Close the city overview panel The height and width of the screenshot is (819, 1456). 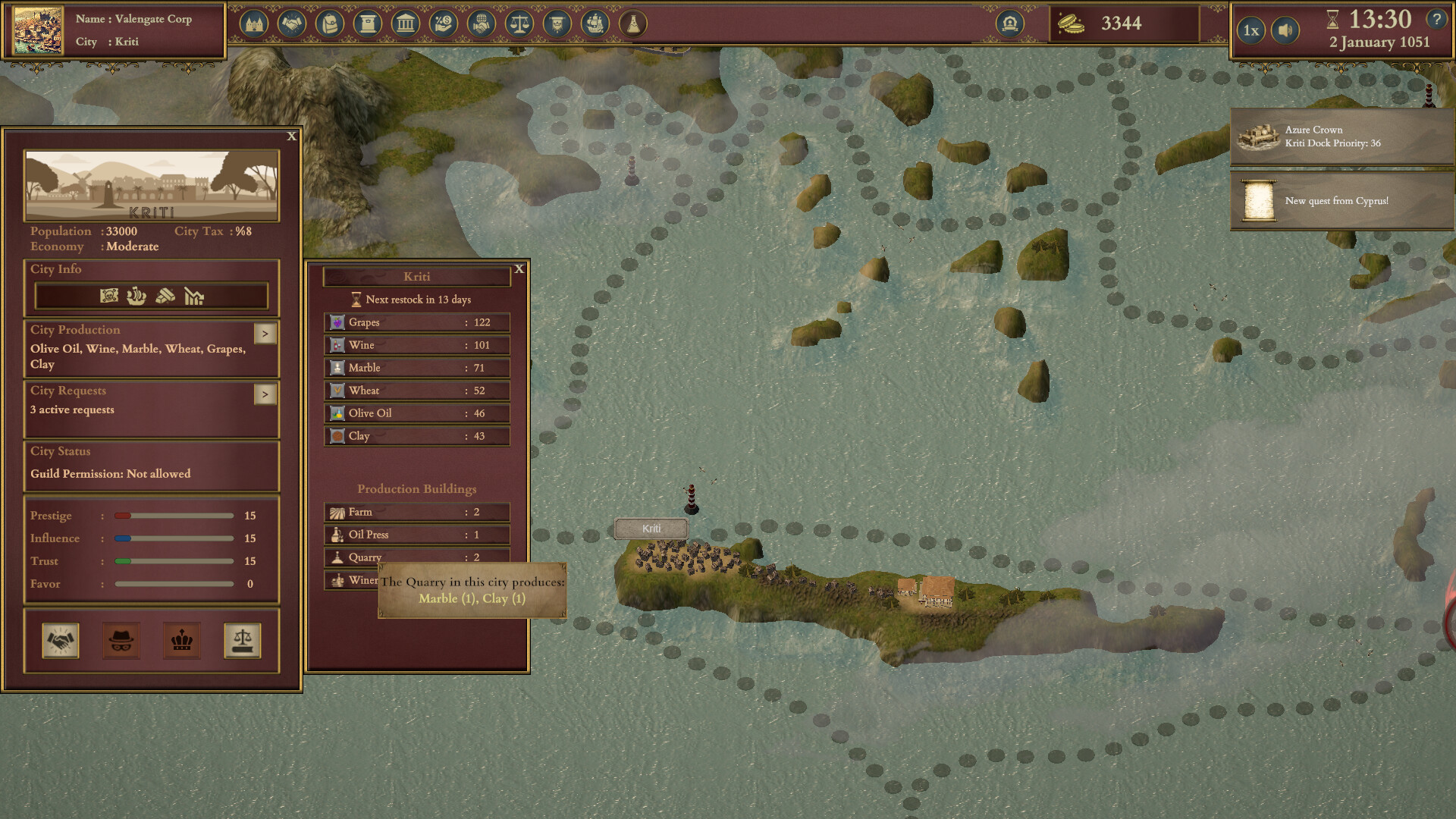coord(292,136)
